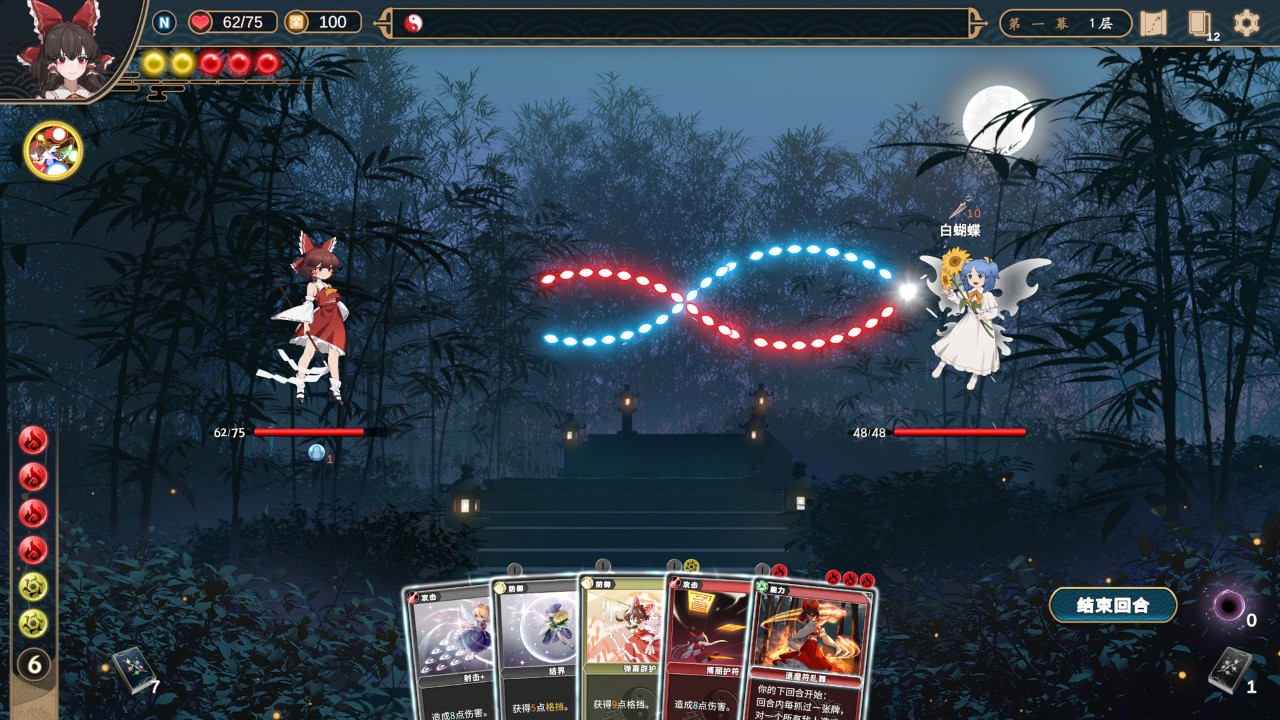This screenshot has height=720, width=1280.
Task: Activate the round character skill icon
Action: coord(53,150)
